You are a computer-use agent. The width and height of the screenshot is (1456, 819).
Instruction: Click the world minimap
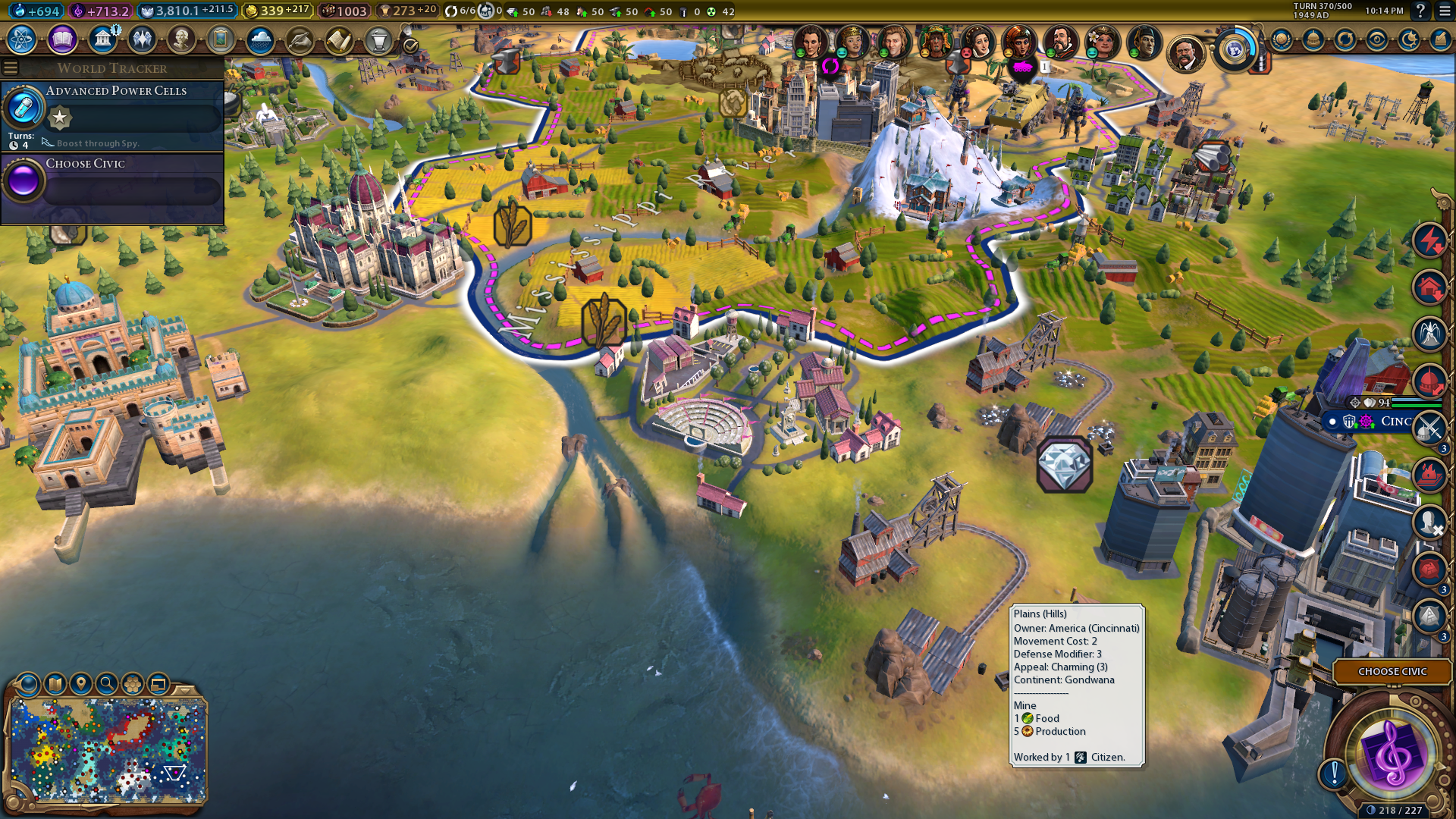tap(108, 750)
